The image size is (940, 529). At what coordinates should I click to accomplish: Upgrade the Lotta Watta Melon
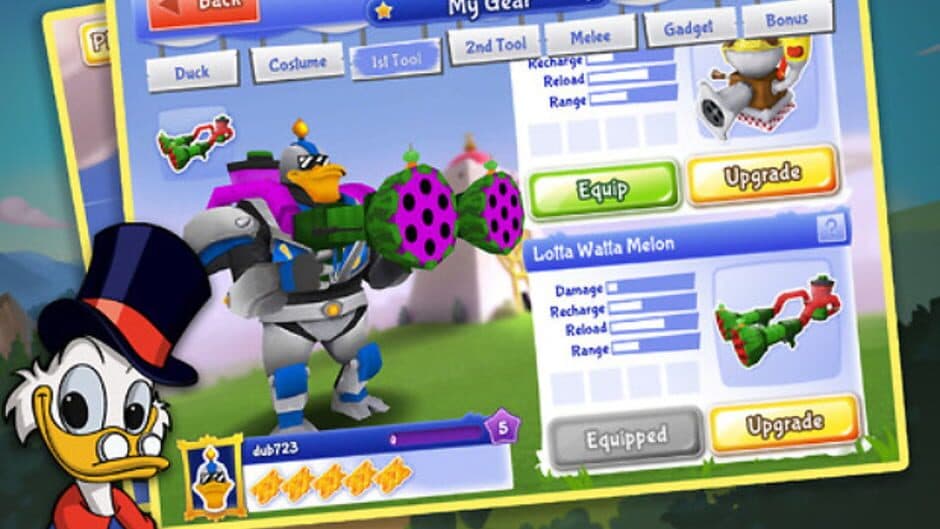(x=785, y=425)
